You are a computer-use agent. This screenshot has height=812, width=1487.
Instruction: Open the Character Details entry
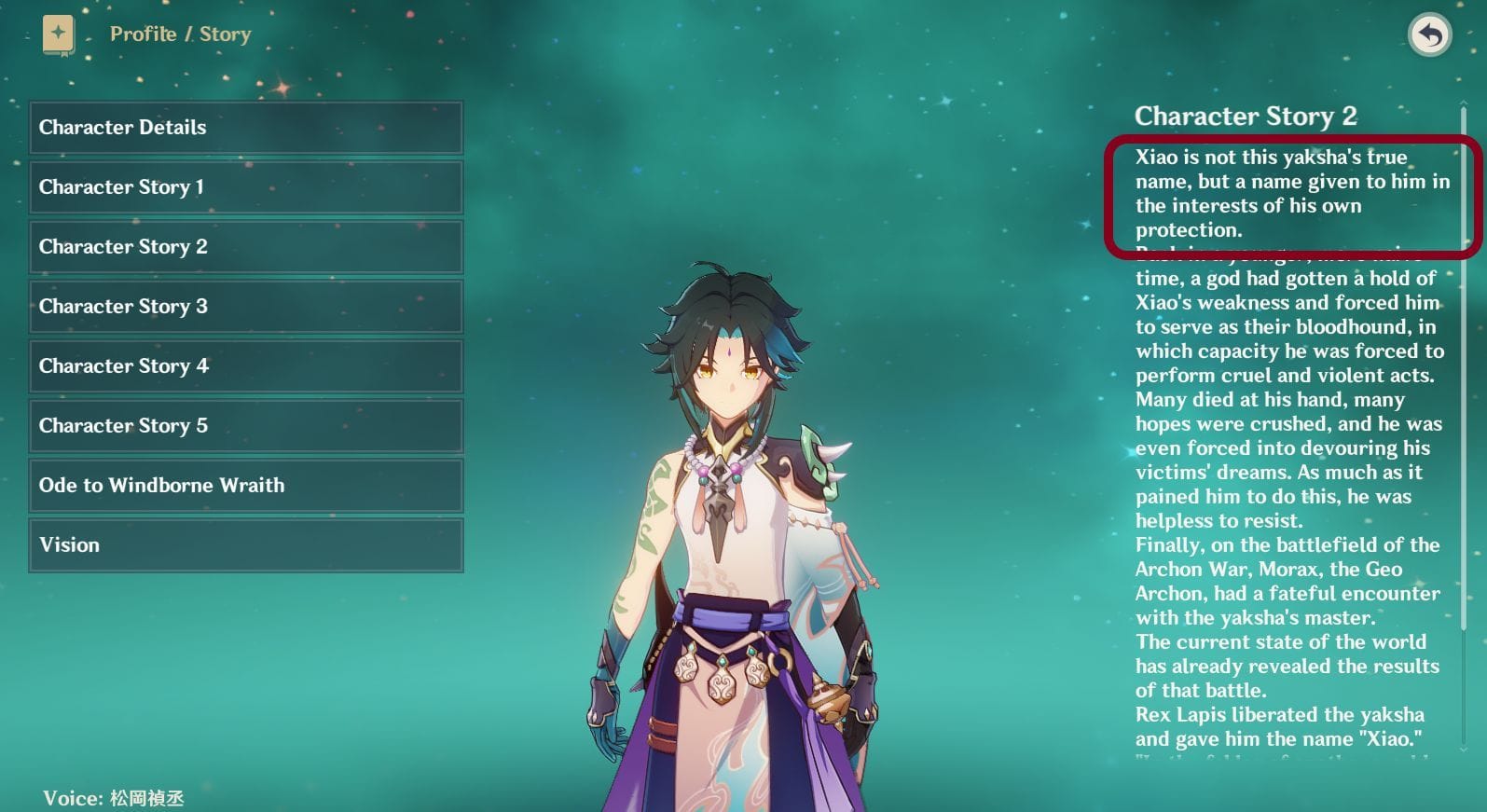tap(245, 128)
